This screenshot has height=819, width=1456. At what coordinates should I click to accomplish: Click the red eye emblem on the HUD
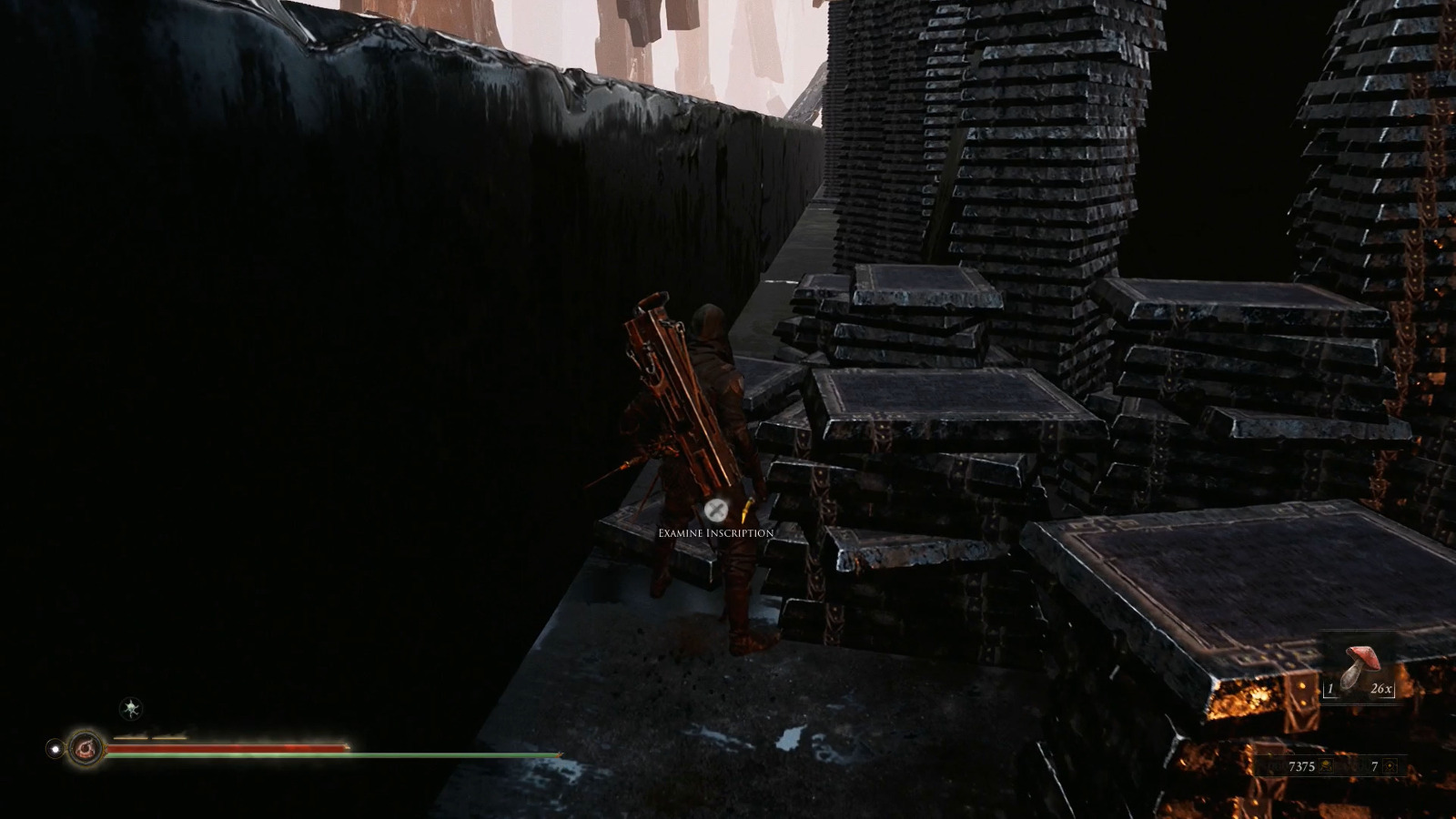(x=86, y=749)
